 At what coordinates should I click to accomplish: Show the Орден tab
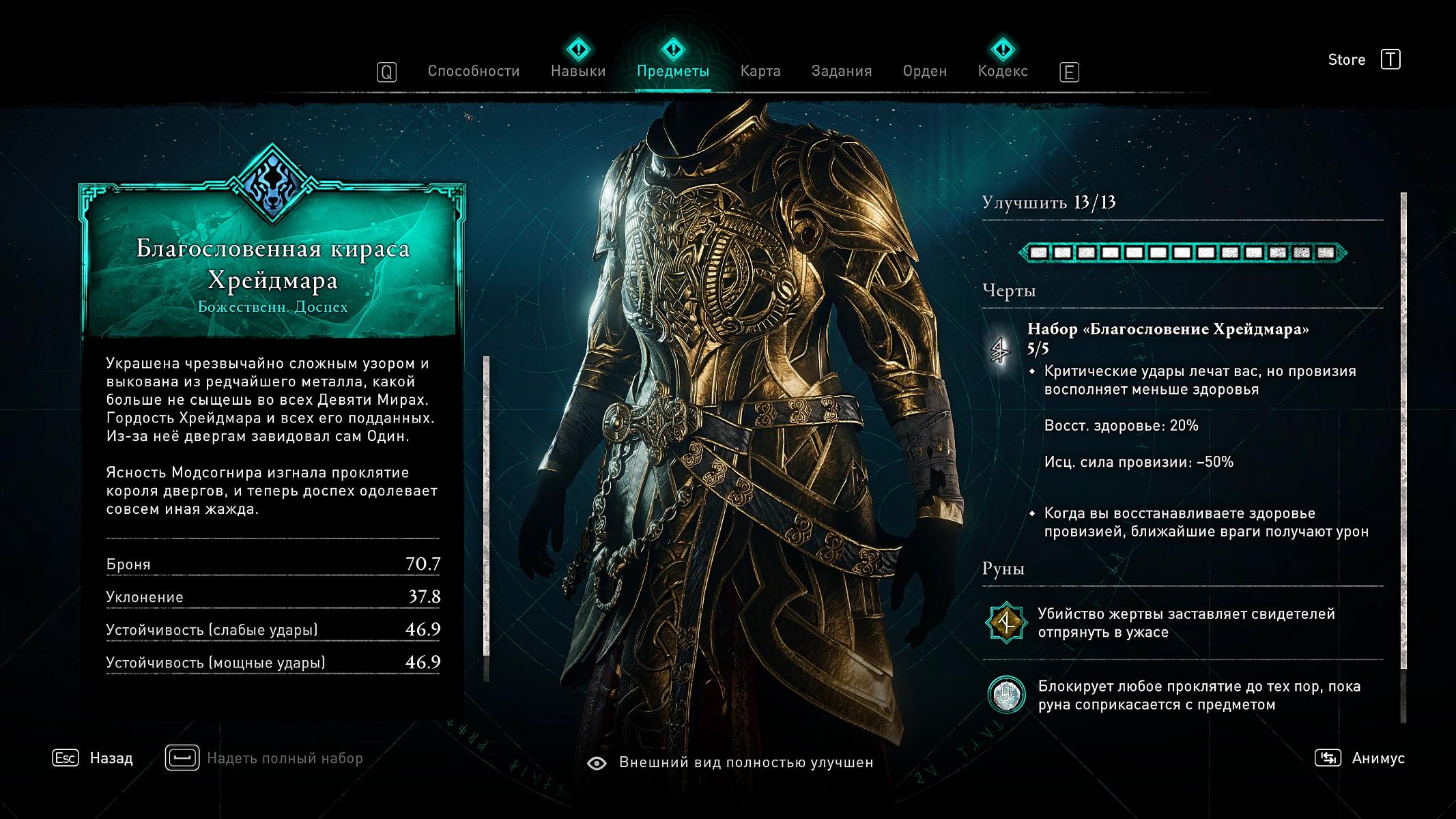924,71
